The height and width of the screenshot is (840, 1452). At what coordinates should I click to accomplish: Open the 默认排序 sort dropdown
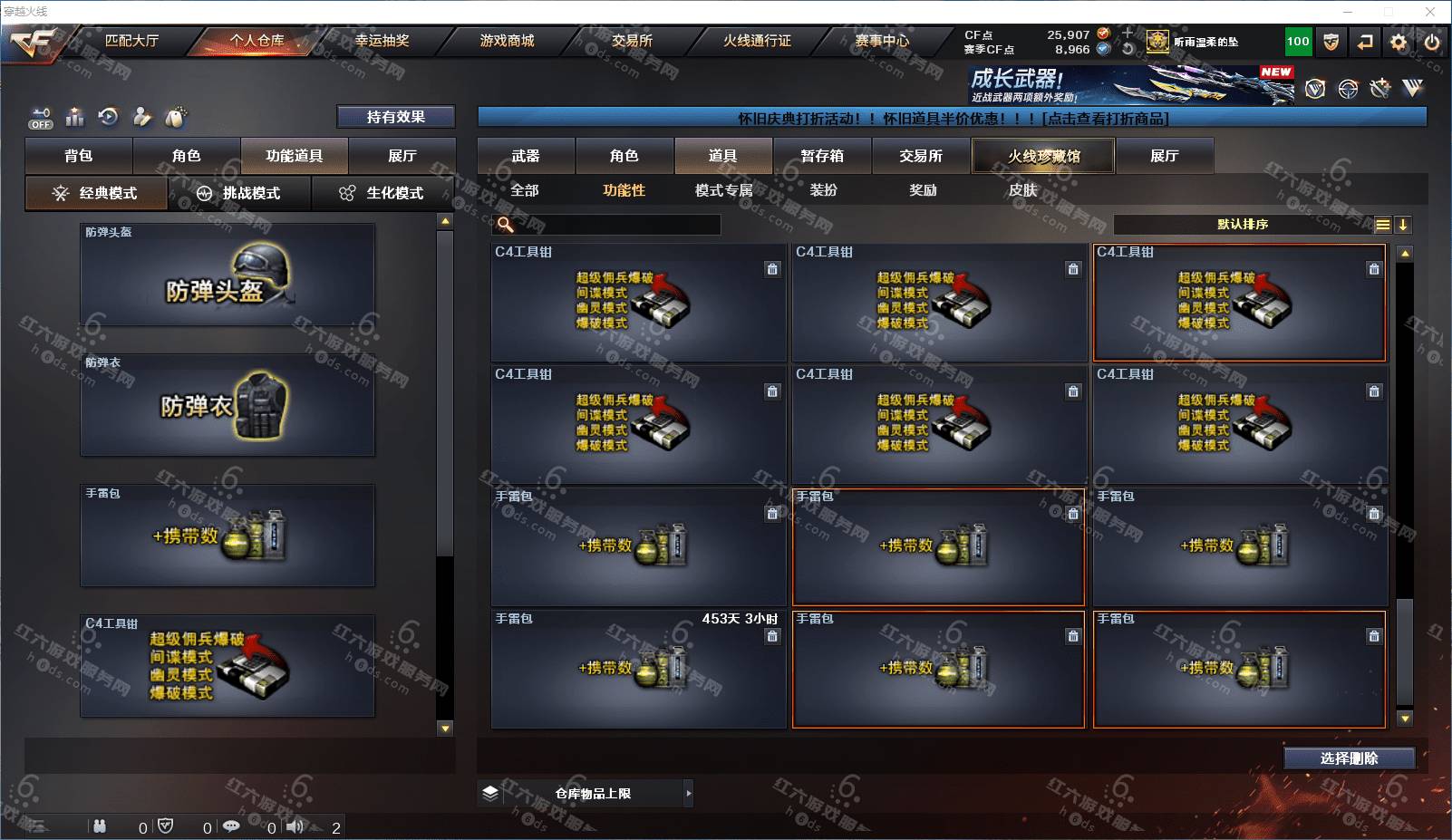point(1244,225)
